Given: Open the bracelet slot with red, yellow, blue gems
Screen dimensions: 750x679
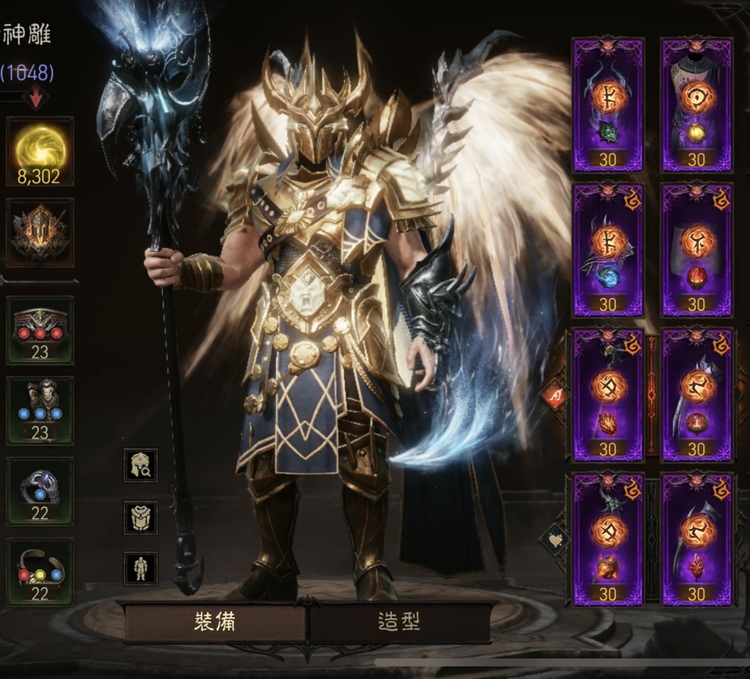Looking at the screenshot, I should click(40, 572).
